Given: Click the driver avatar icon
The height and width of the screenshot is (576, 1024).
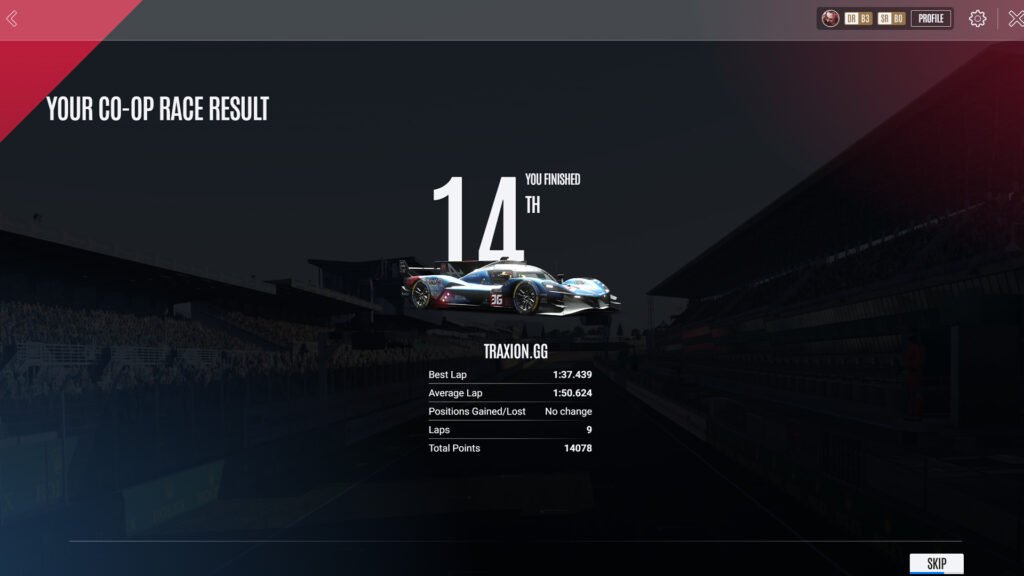Looking at the screenshot, I should coord(830,18).
